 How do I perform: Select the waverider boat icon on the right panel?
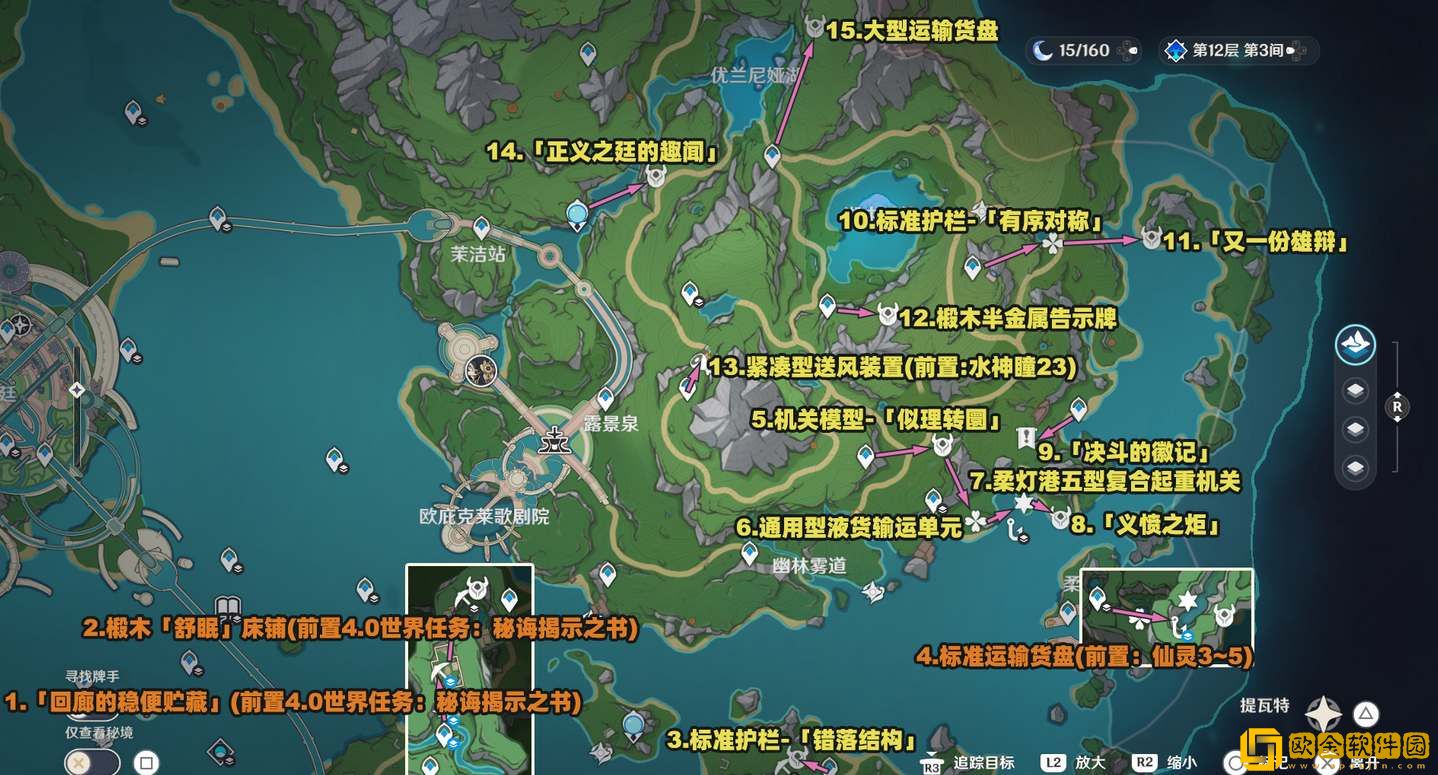[x=1357, y=346]
